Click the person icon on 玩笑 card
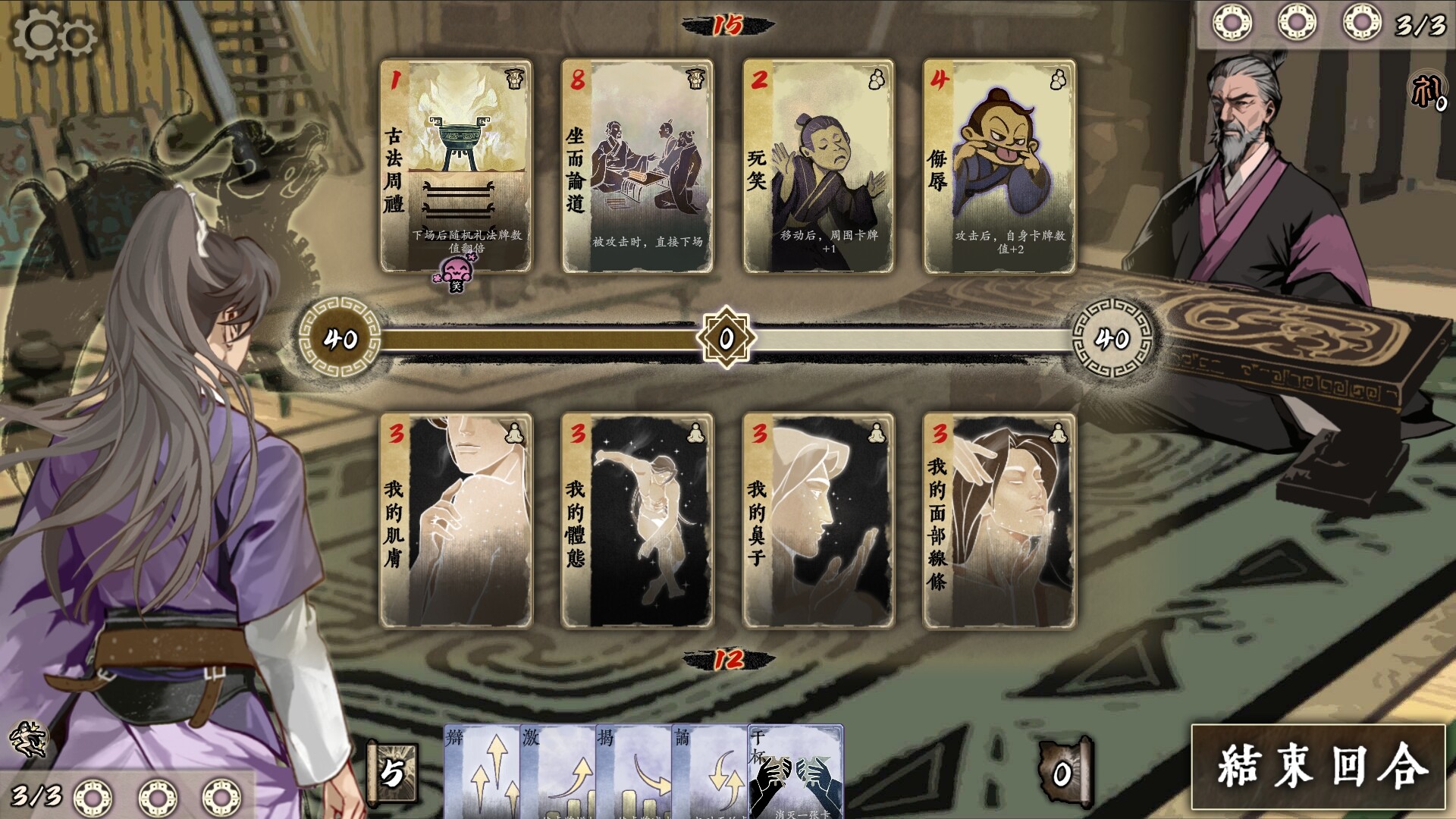 coord(878,77)
